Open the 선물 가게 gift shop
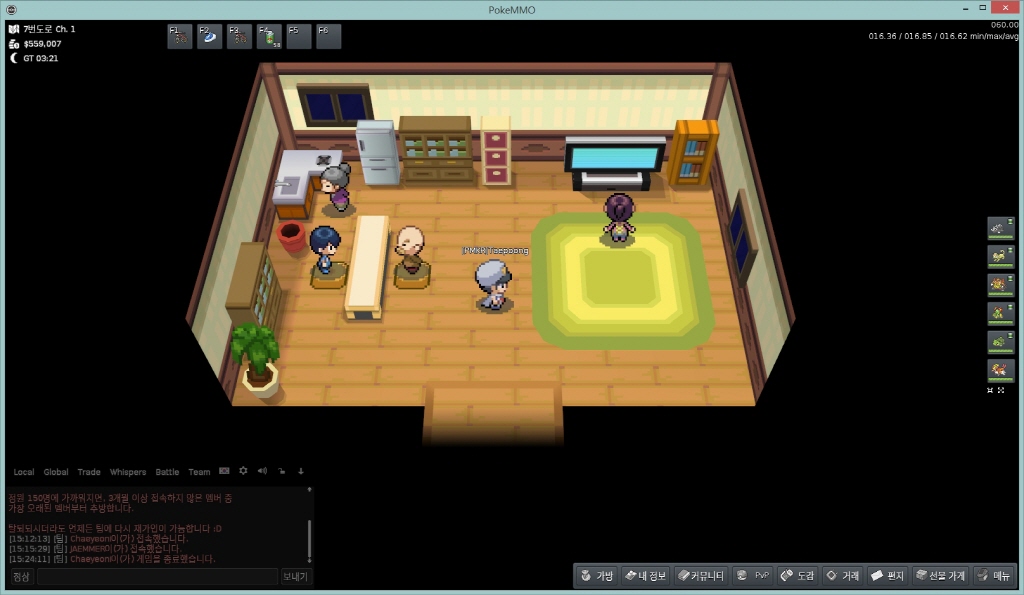1024x595 pixels. (940, 576)
